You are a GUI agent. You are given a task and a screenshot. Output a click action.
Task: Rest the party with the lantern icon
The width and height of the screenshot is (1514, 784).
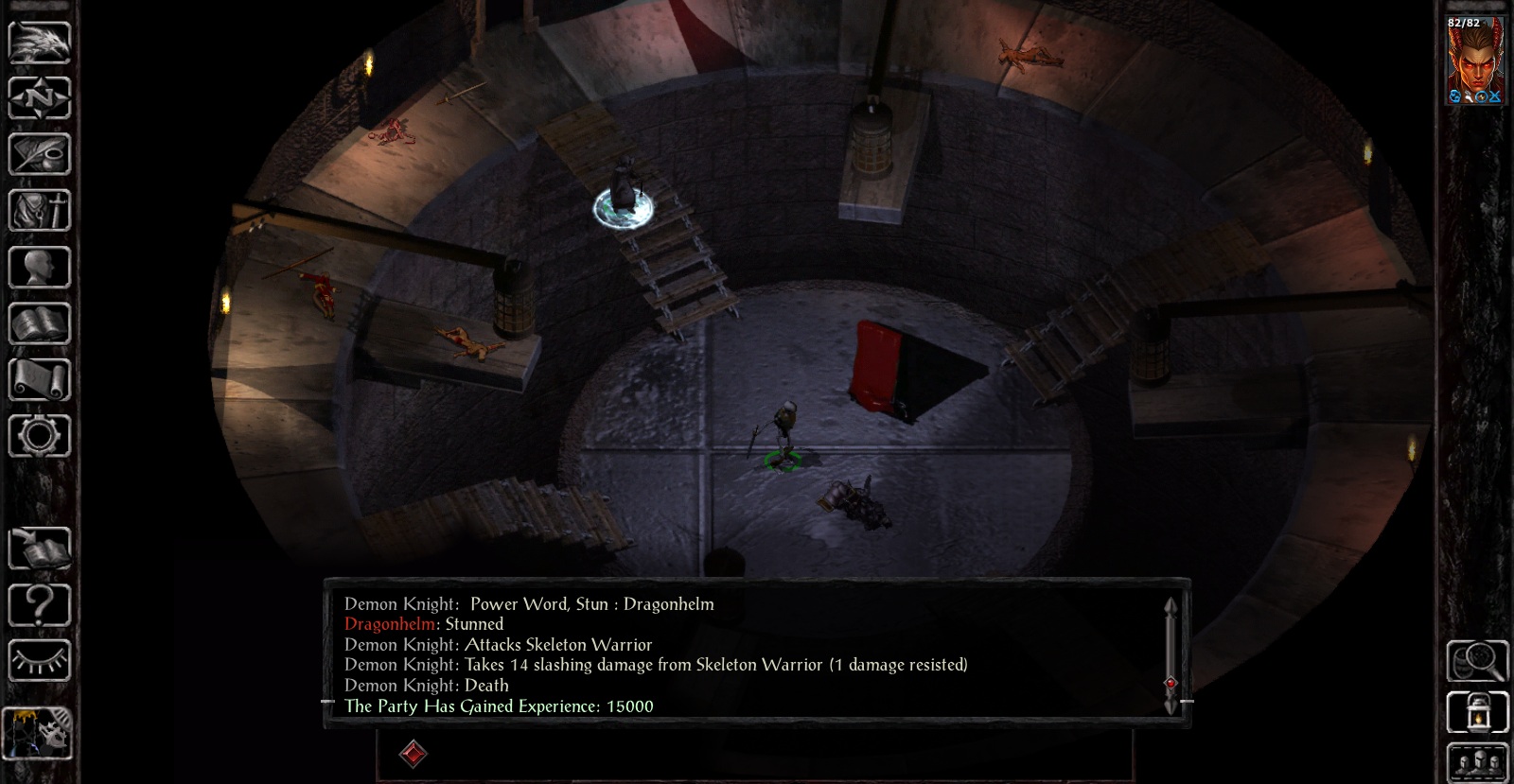click(x=1476, y=712)
